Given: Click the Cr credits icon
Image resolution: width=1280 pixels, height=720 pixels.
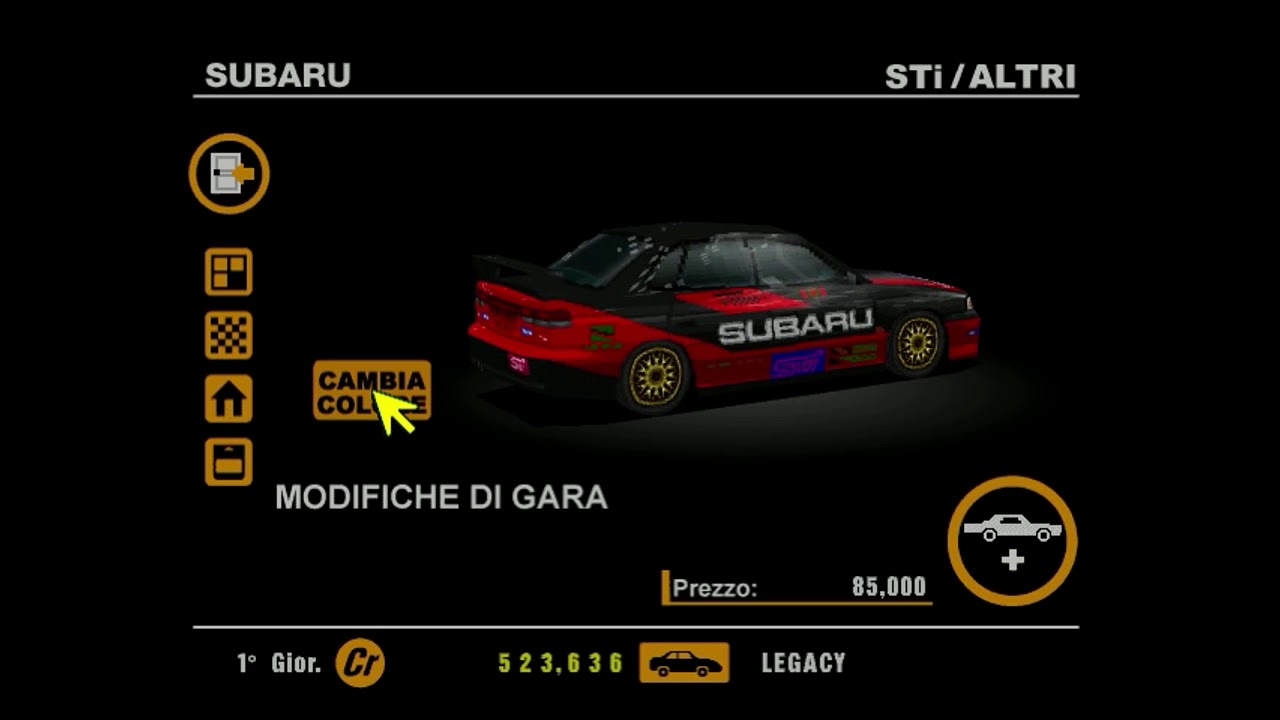Looking at the screenshot, I should tap(360, 663).
